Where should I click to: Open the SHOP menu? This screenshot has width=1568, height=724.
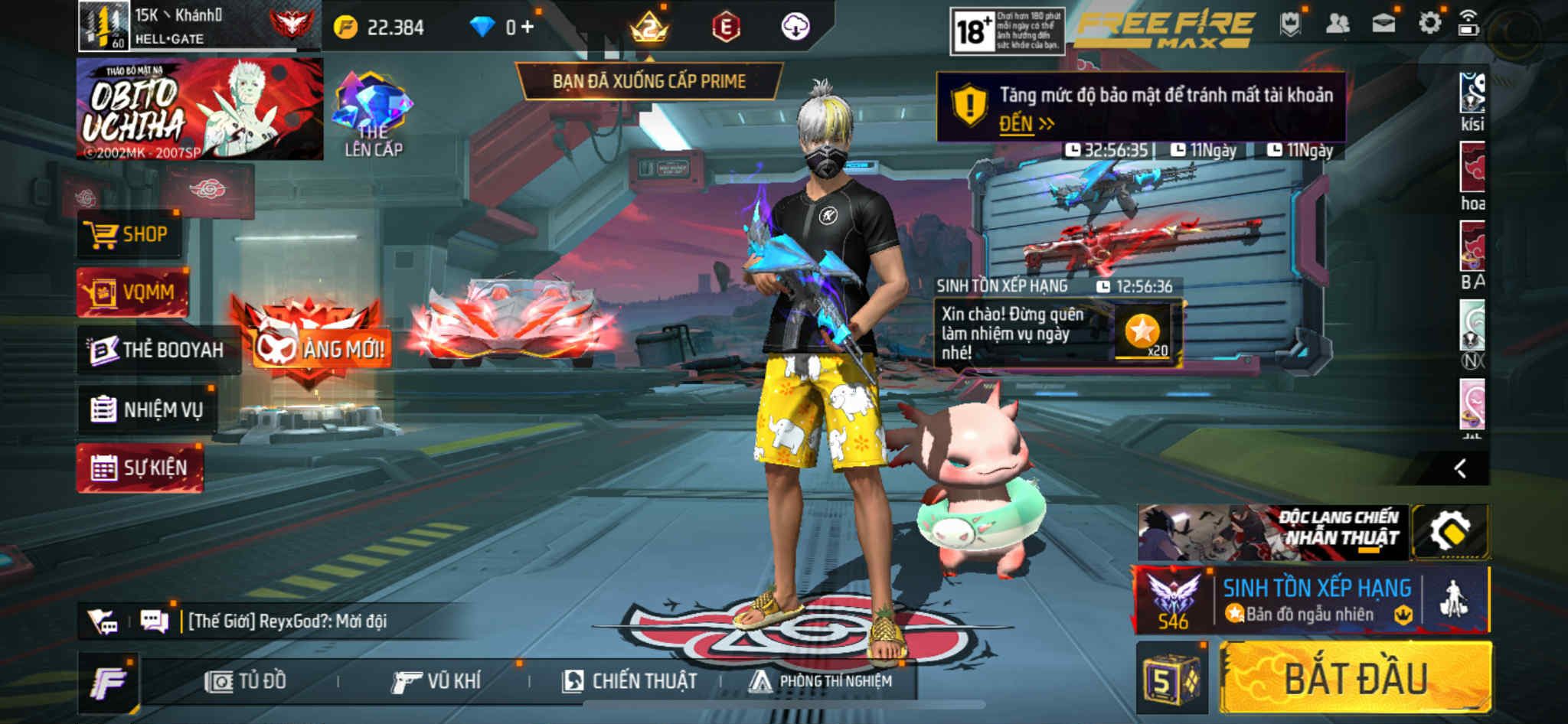pyautogui.click(x=130, y=234)
